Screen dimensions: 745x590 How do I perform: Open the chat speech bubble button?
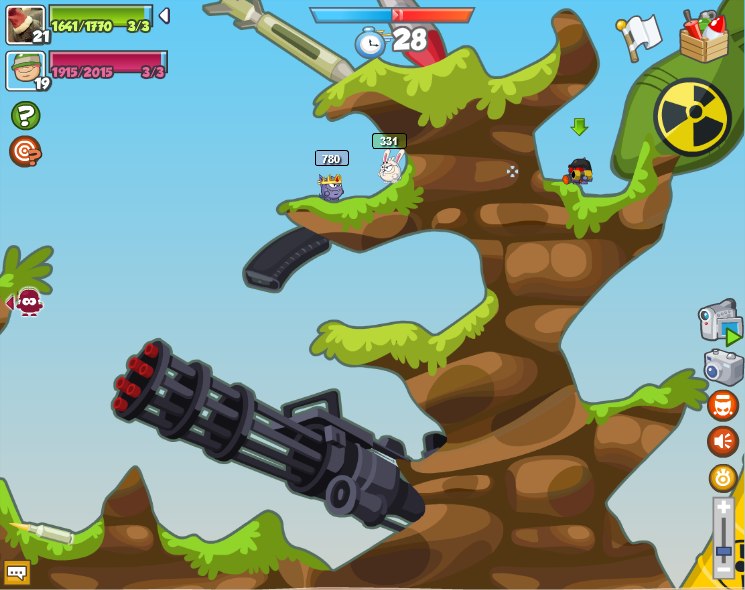click(x=17, y=572)
